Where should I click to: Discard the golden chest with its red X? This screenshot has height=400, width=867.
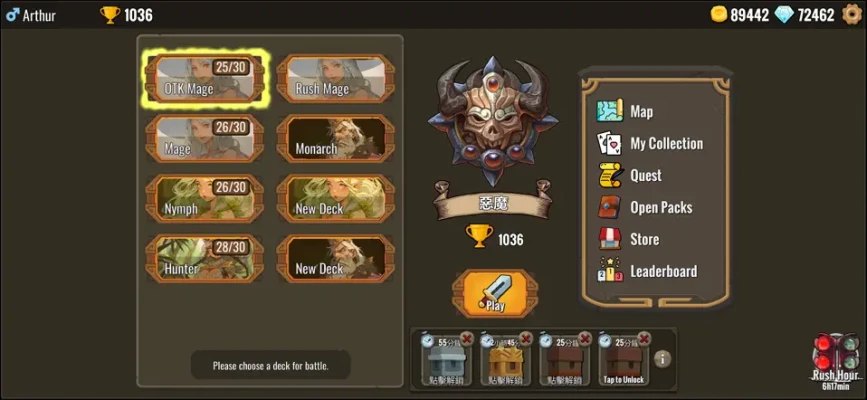[524, 339]
